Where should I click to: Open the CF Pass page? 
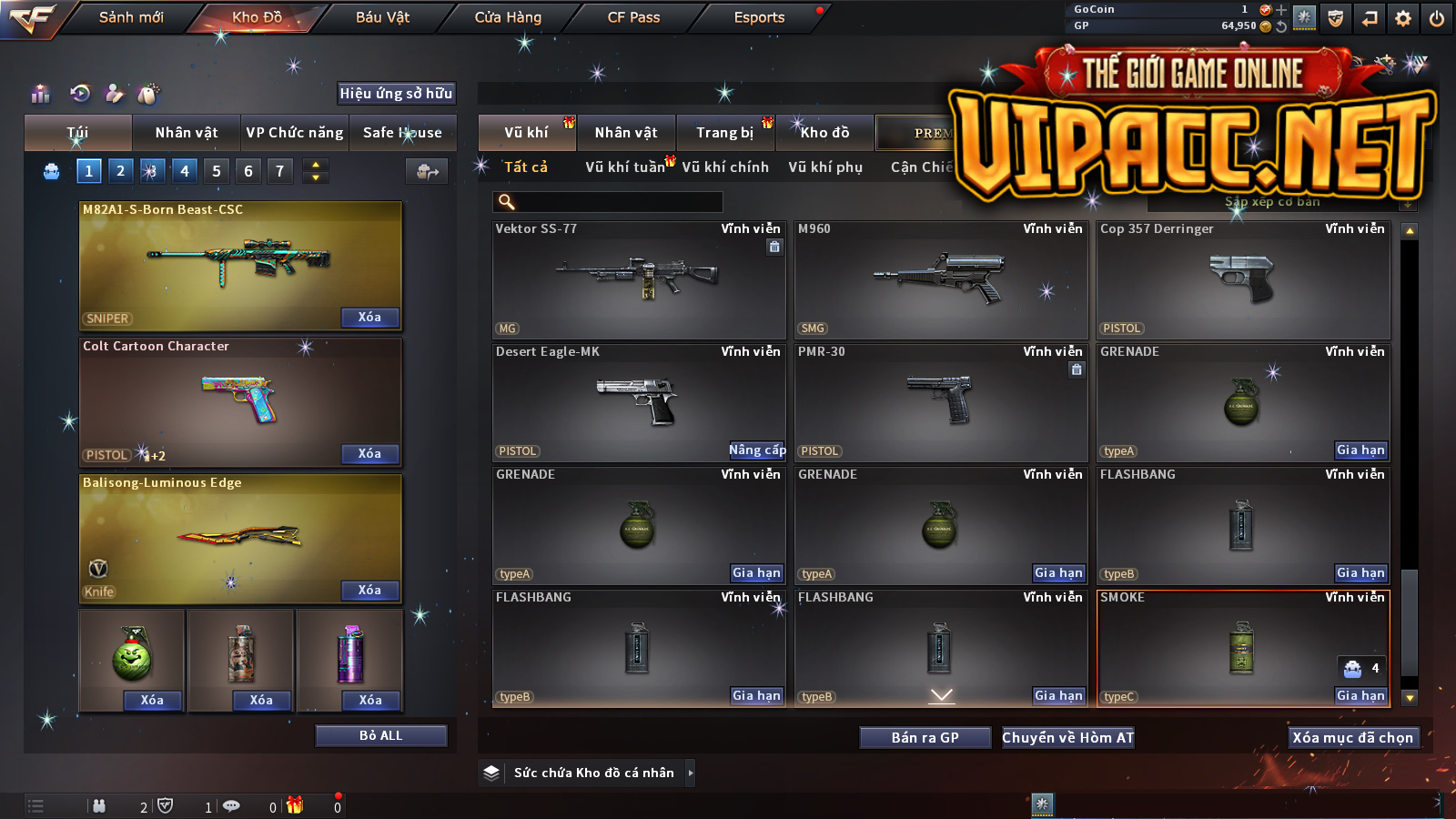[x=633, y=17]
